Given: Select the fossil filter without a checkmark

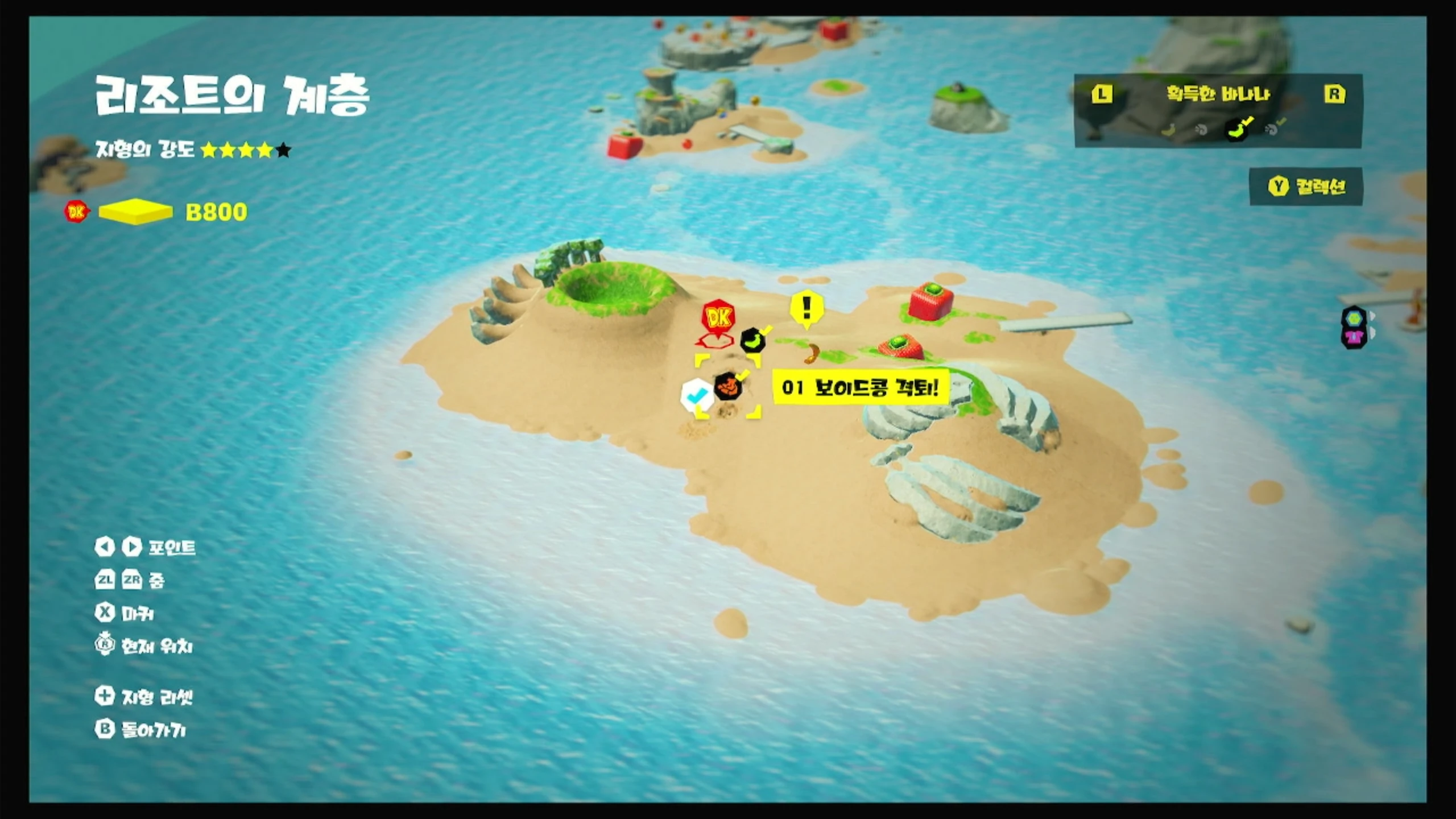Looking at the screenshot, I should 1201,130.
